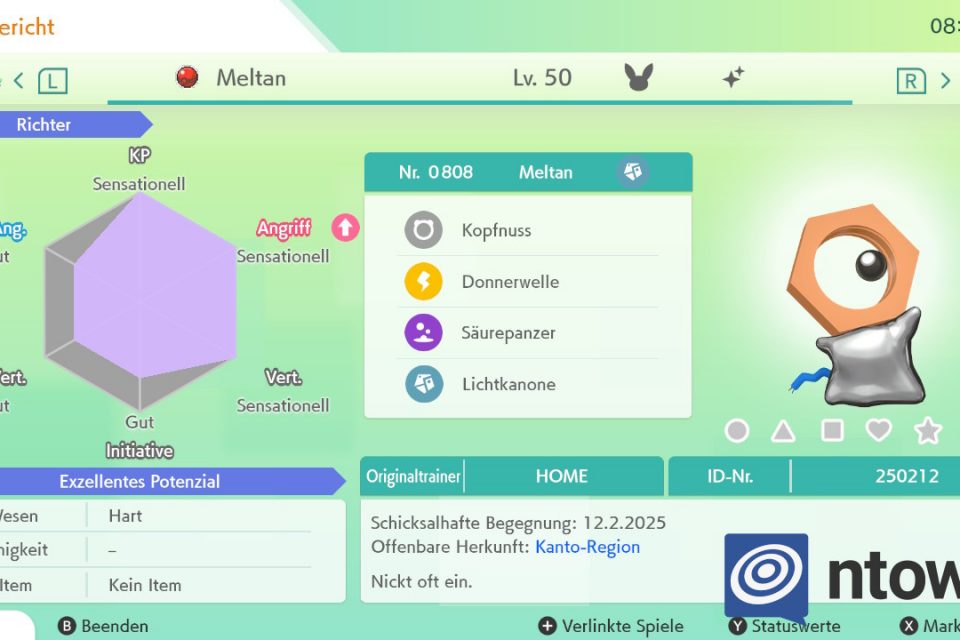This screenshot has height=640, width=960.
Task: Toggle the triangle marking
Action: point(783,431)
